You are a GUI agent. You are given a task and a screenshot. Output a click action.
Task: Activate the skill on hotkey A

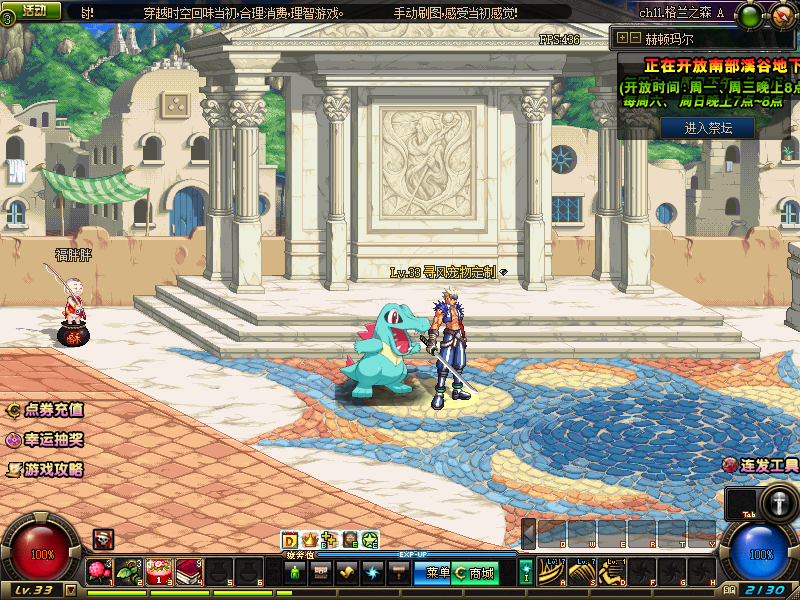pos(554,572)
